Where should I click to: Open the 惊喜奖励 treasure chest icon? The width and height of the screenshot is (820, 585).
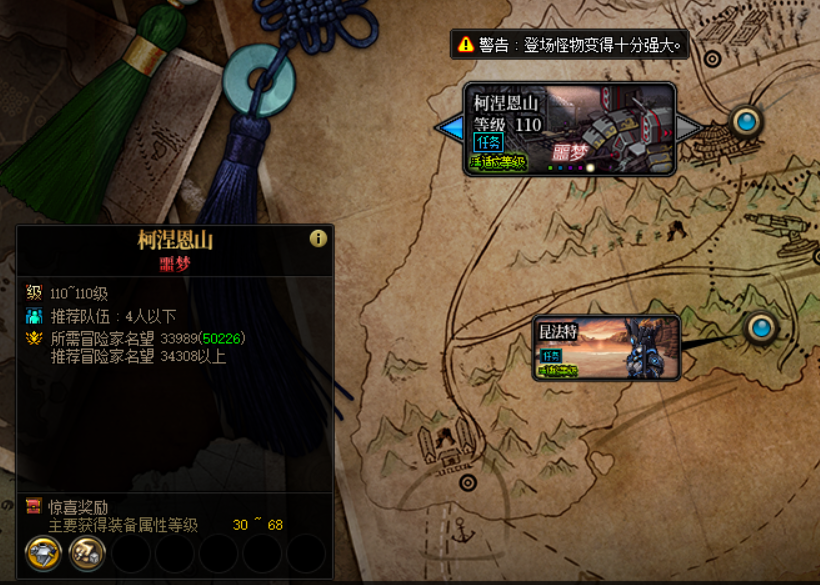click(x=34, y=507)
